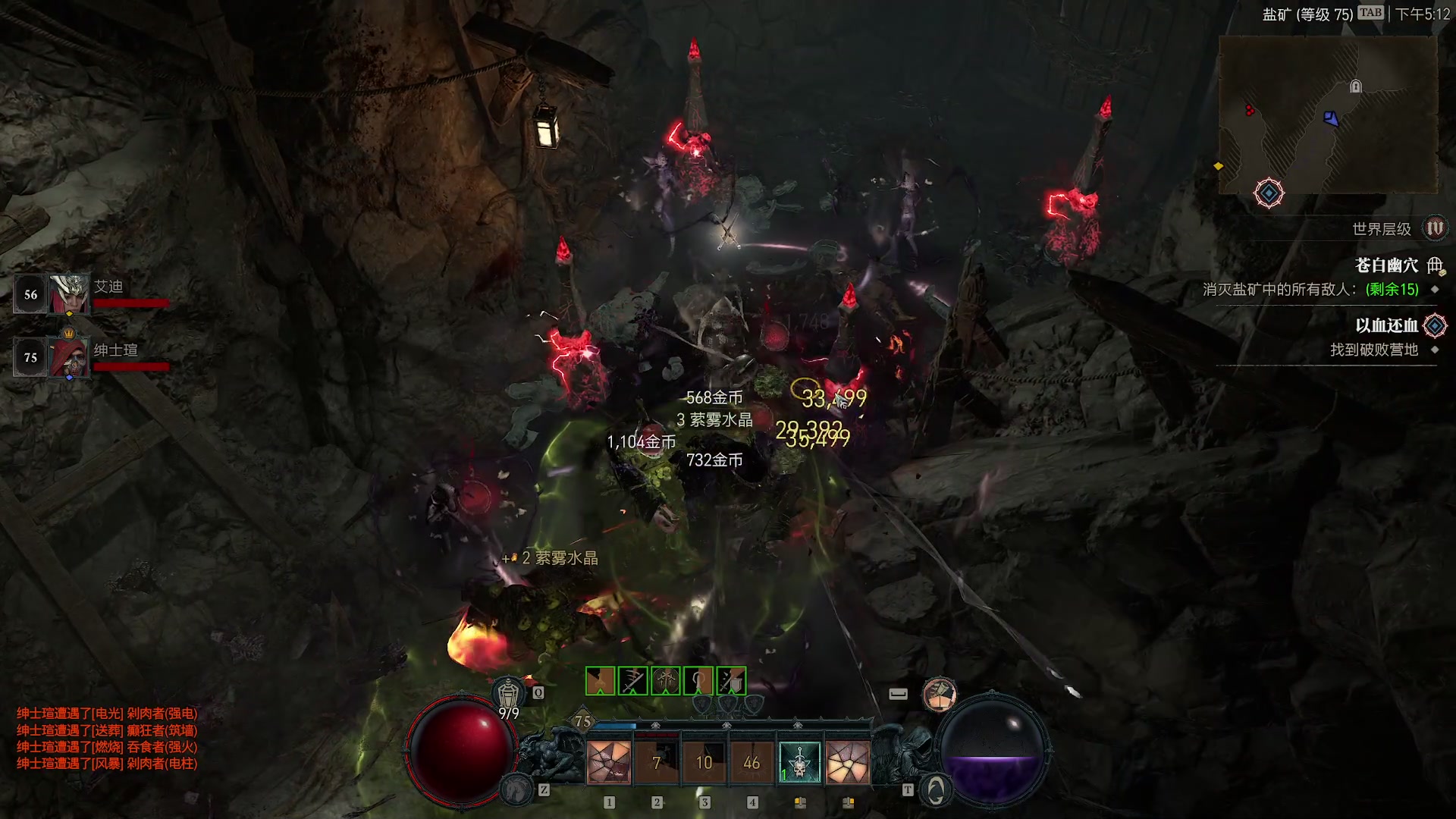The image size is (1456, 819).
Task: Use the healing potion flask
Action: pyautogui.click(x=508, y=694)
